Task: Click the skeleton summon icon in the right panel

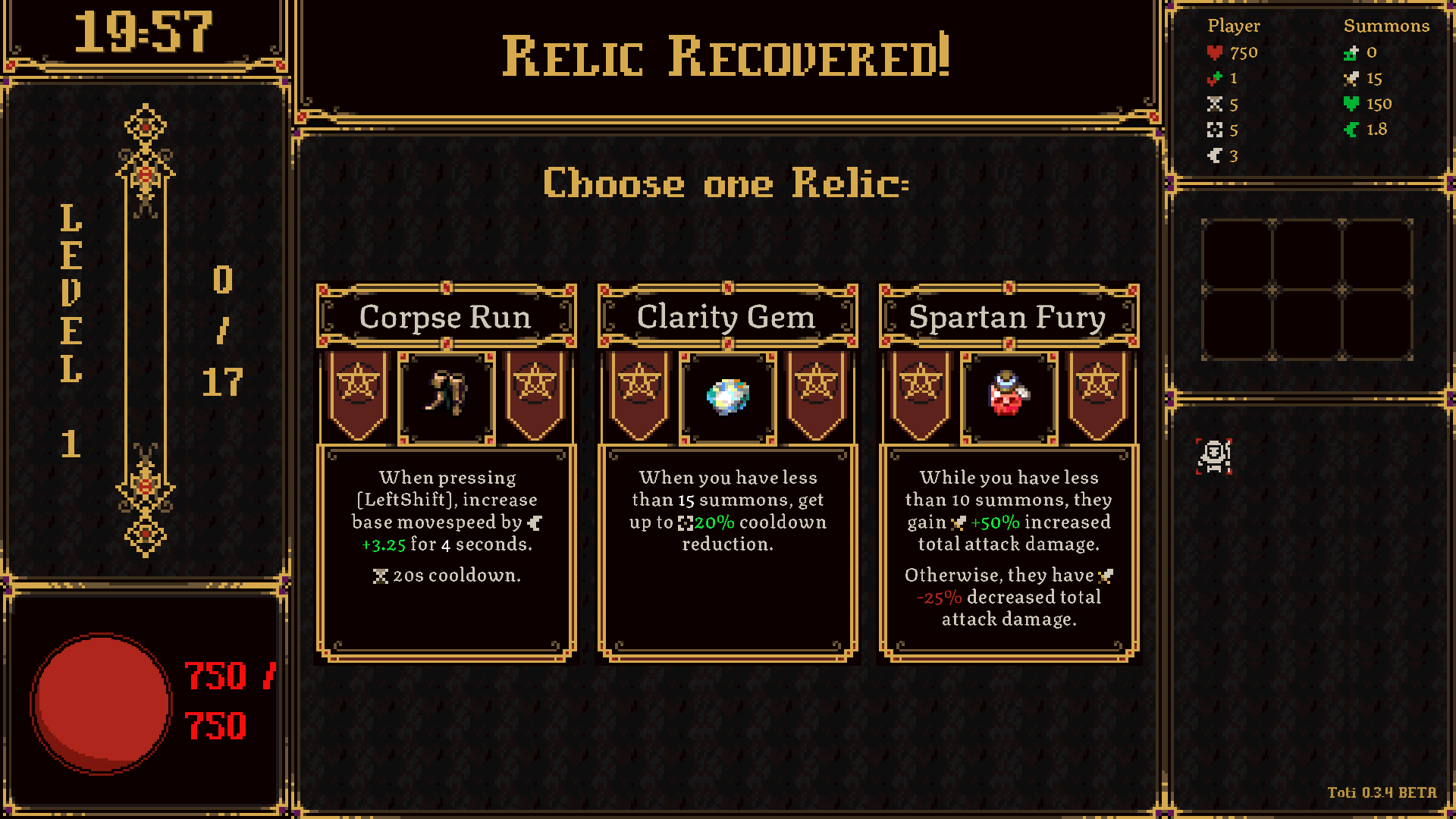Action: coord(1213,457)
